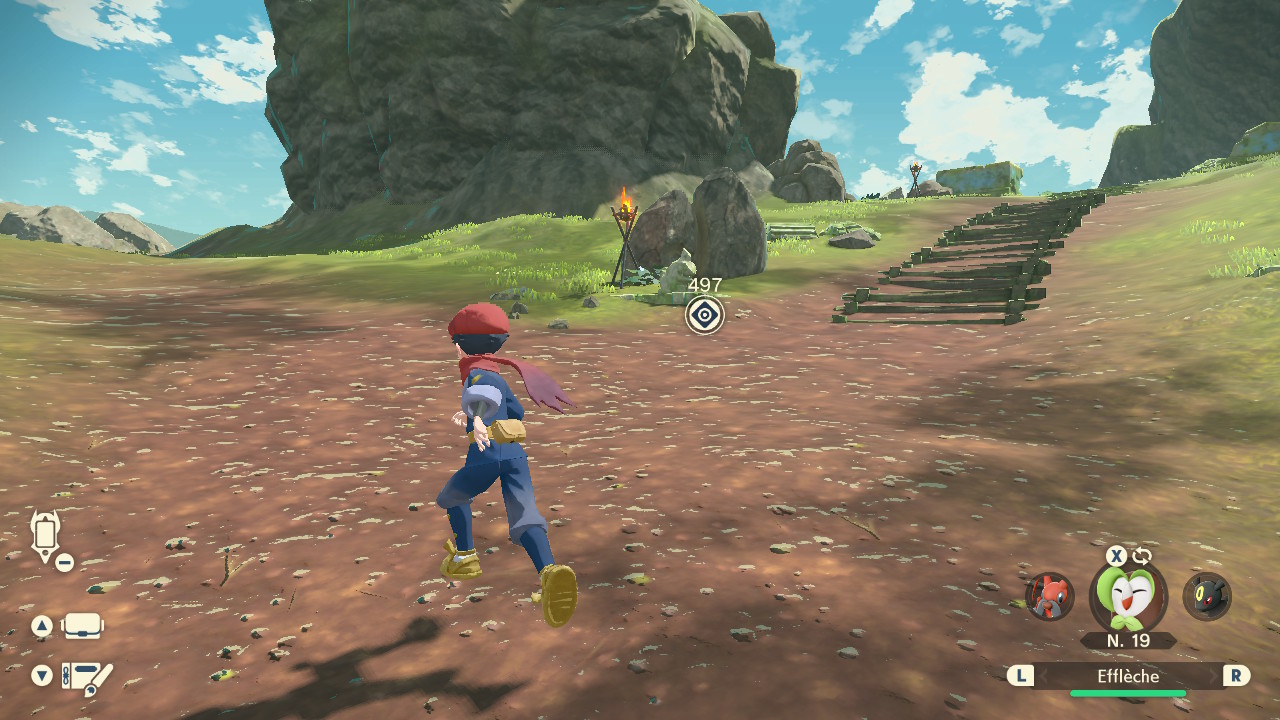Open the Pokédex notebook and brush icon
The height and width of the screenshot is (720, 1280).
87,677
